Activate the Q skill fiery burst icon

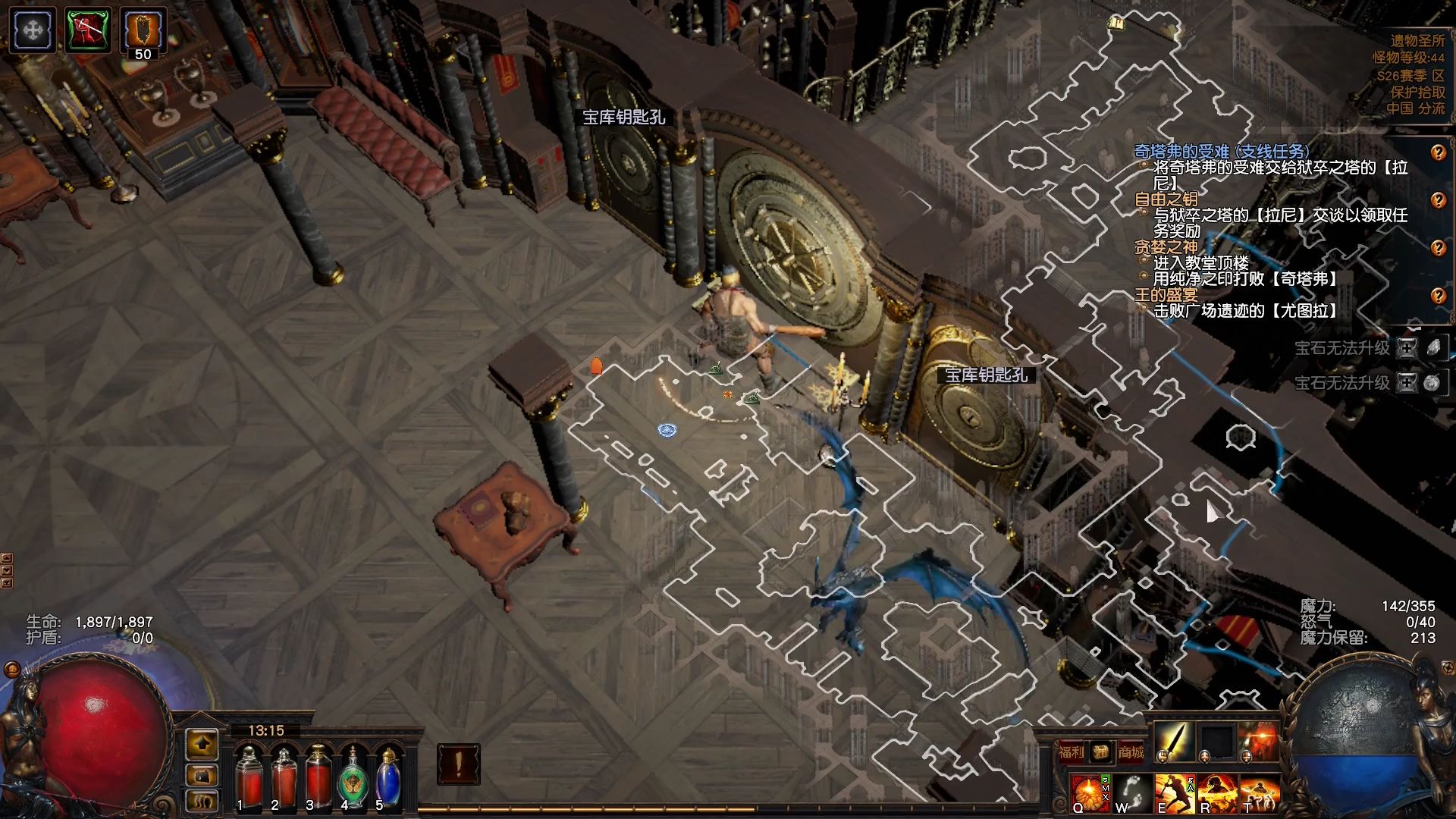1089,793
